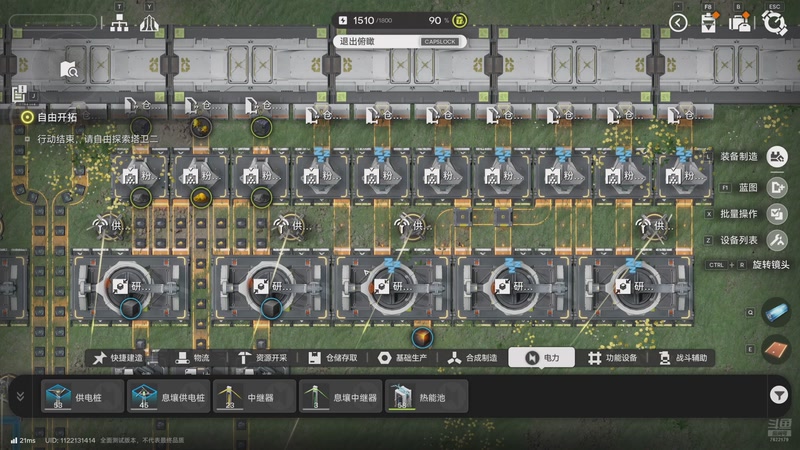Switch to the 资源开采 resource mining tab

click(x=264, y=358)
